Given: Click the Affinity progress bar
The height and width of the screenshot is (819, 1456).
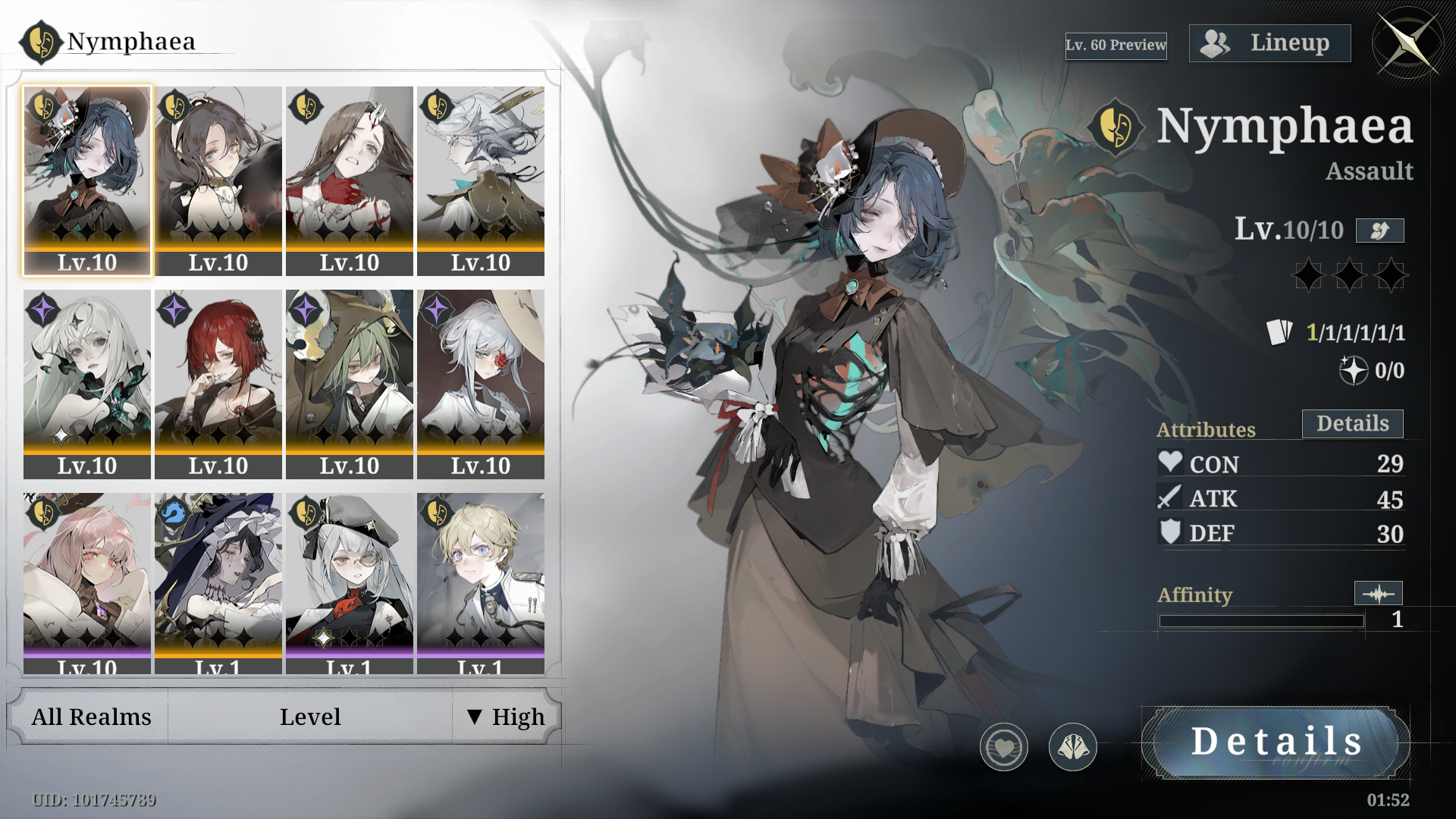Looking at the screenshot, I should (x=1262, y=620).
